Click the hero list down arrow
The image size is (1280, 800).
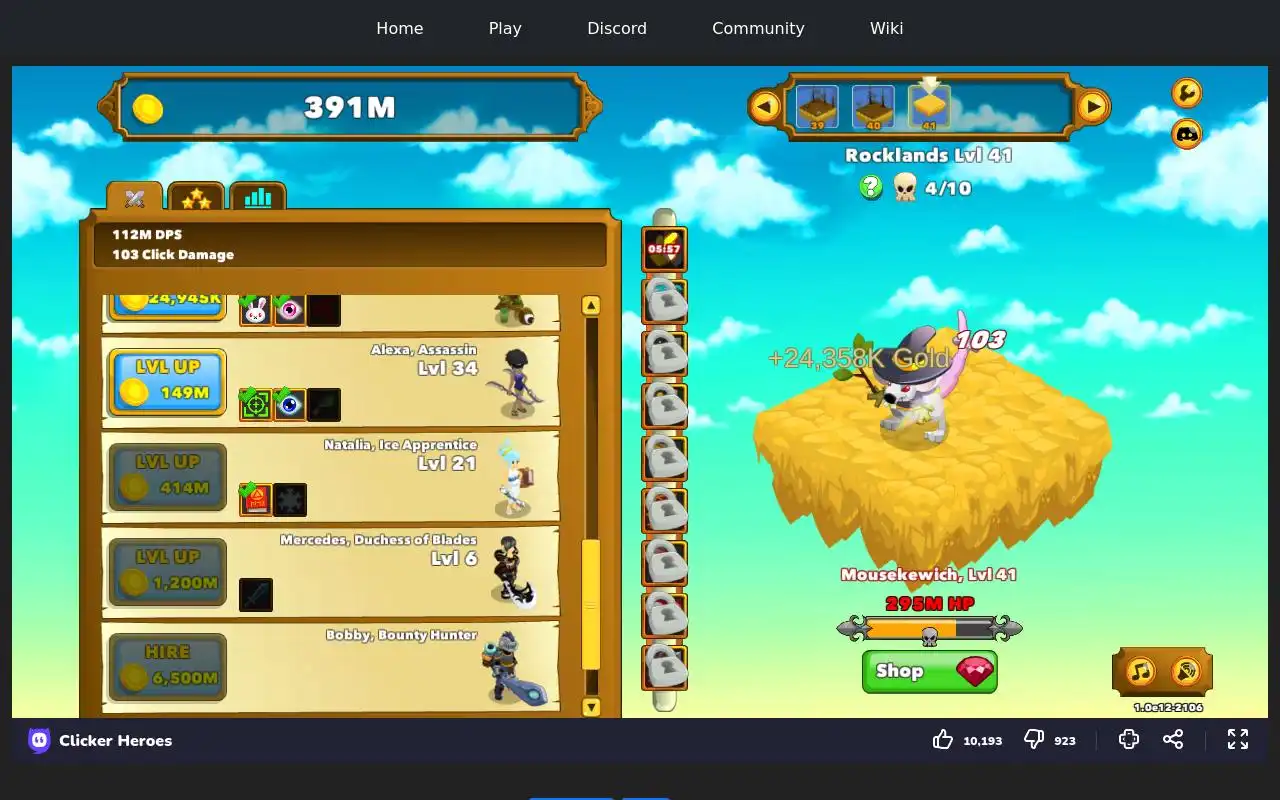tap(591, 707)
